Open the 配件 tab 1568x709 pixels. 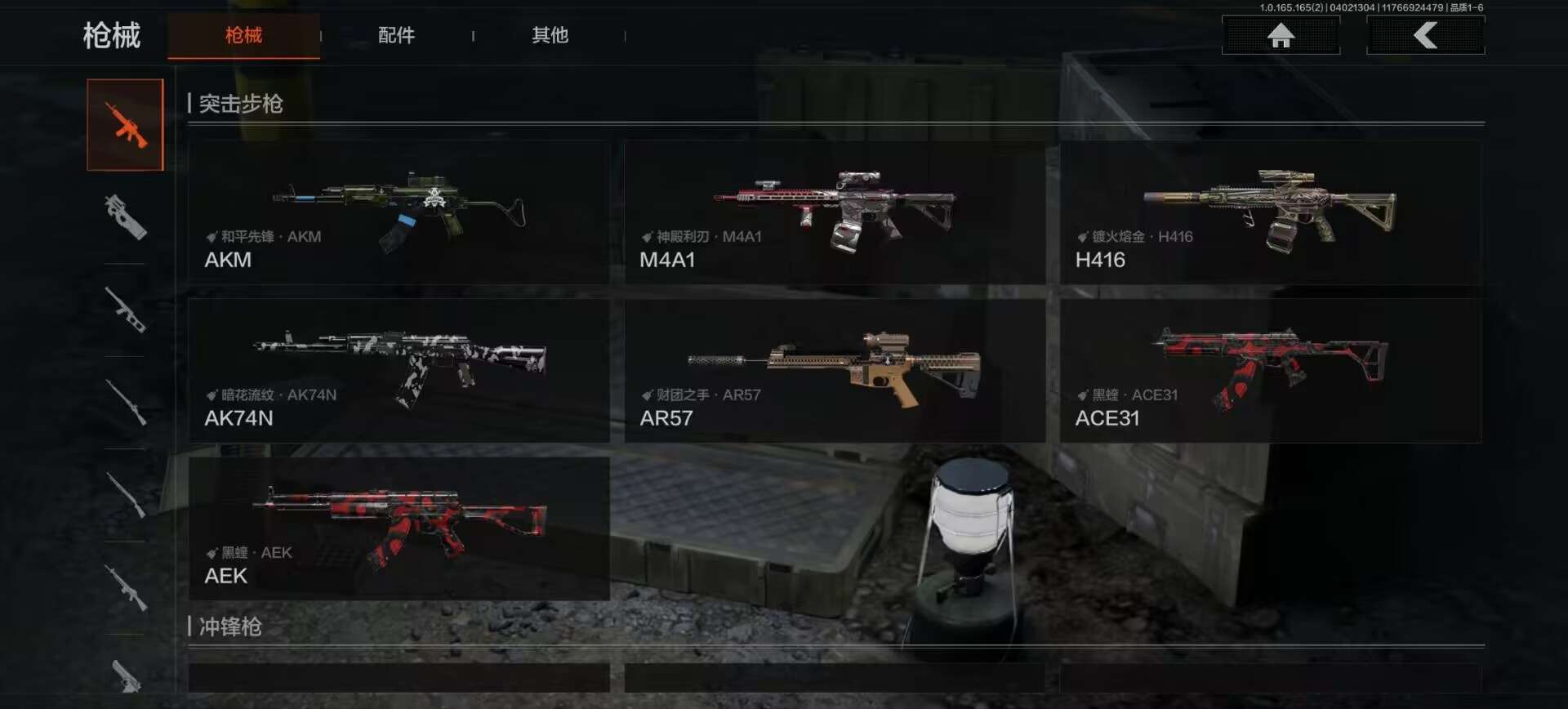[396, 35]
